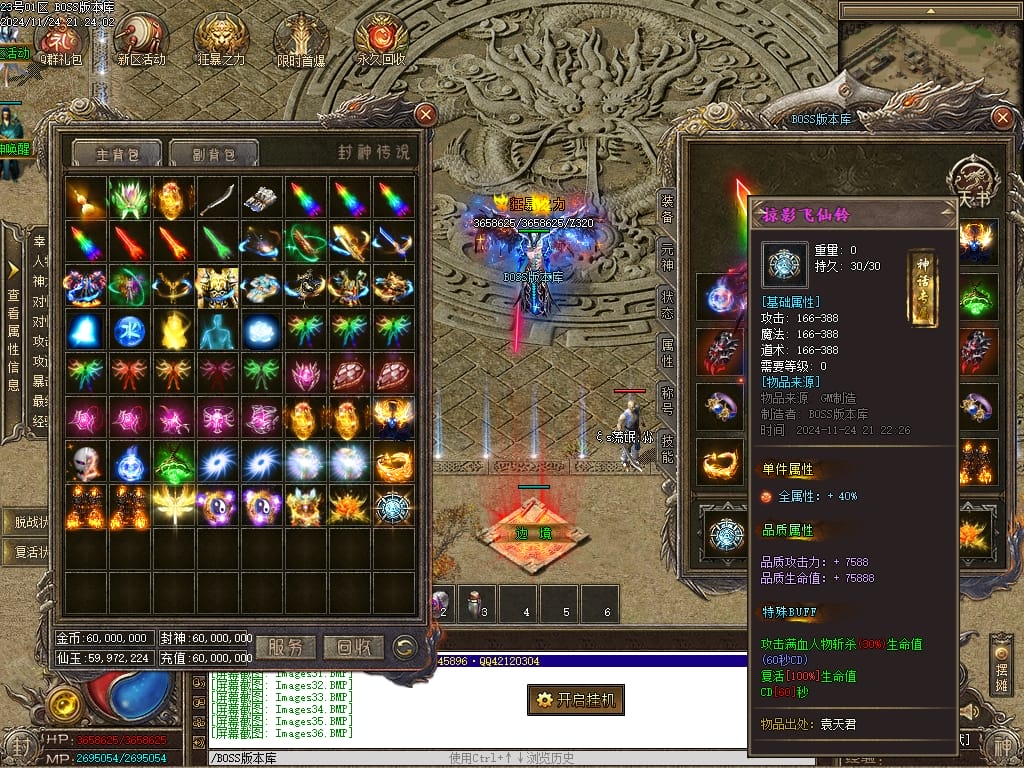
Task: Switch to the 副背包 secondary bag tab
Action: 213,154
